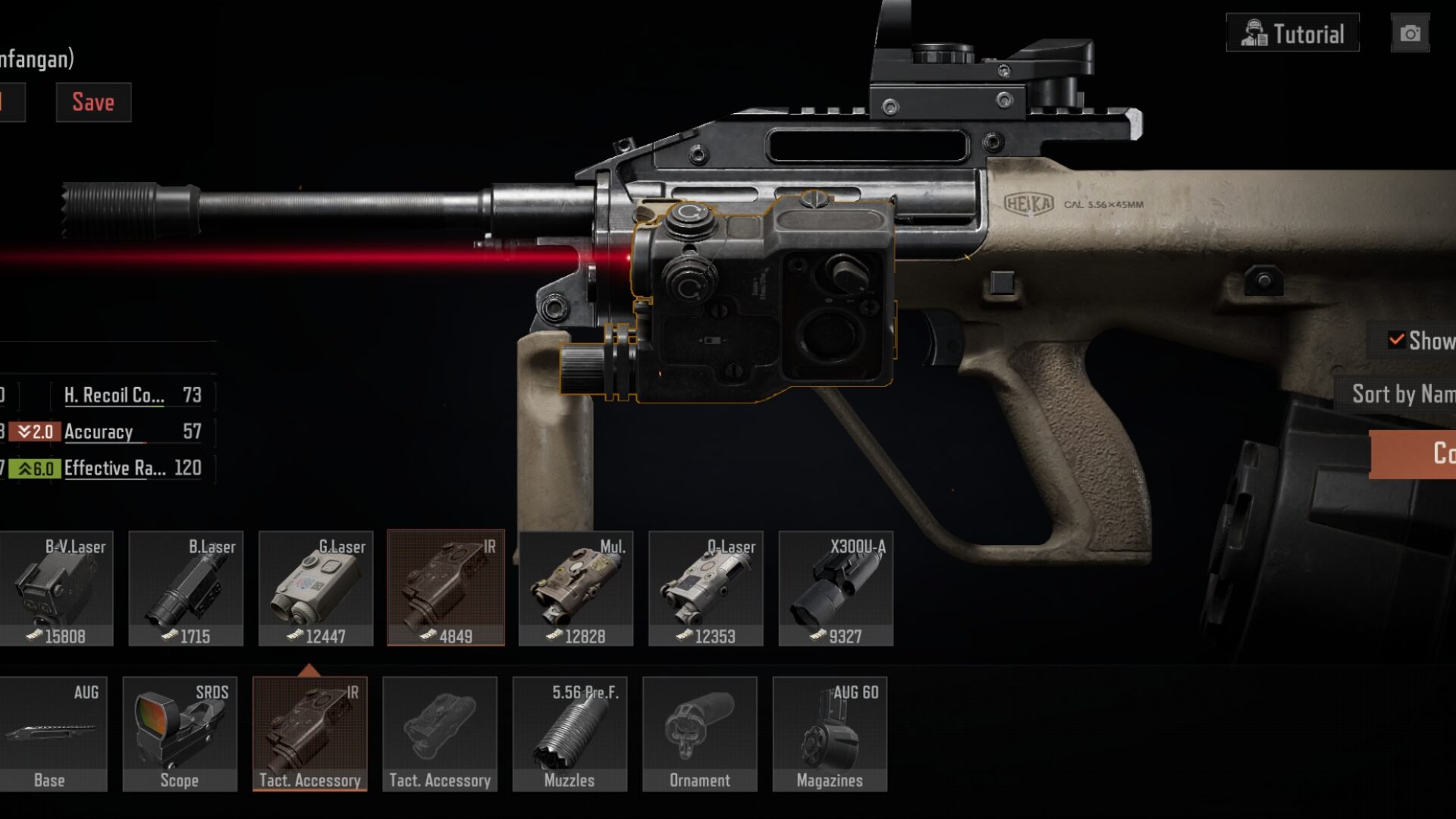This screenshot has width=1456, height=819.
Task: Open the empty Tact. Accessory slot
Action: pos(440,734)
